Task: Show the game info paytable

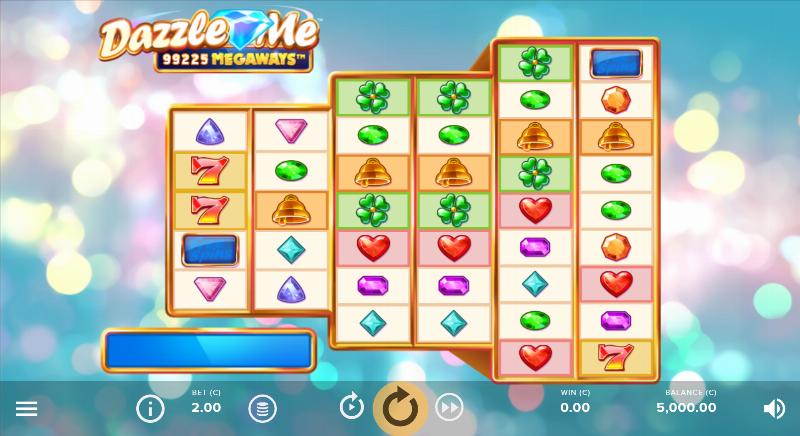Action: [x=150, y=408]
